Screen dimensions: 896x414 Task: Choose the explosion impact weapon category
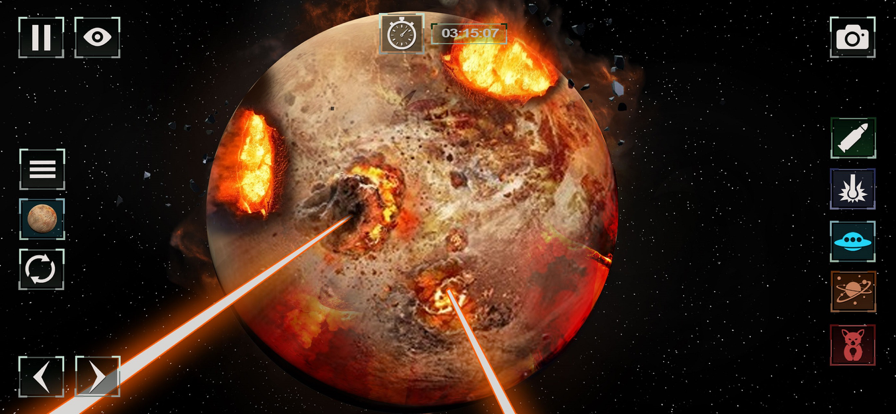[852, 189]
